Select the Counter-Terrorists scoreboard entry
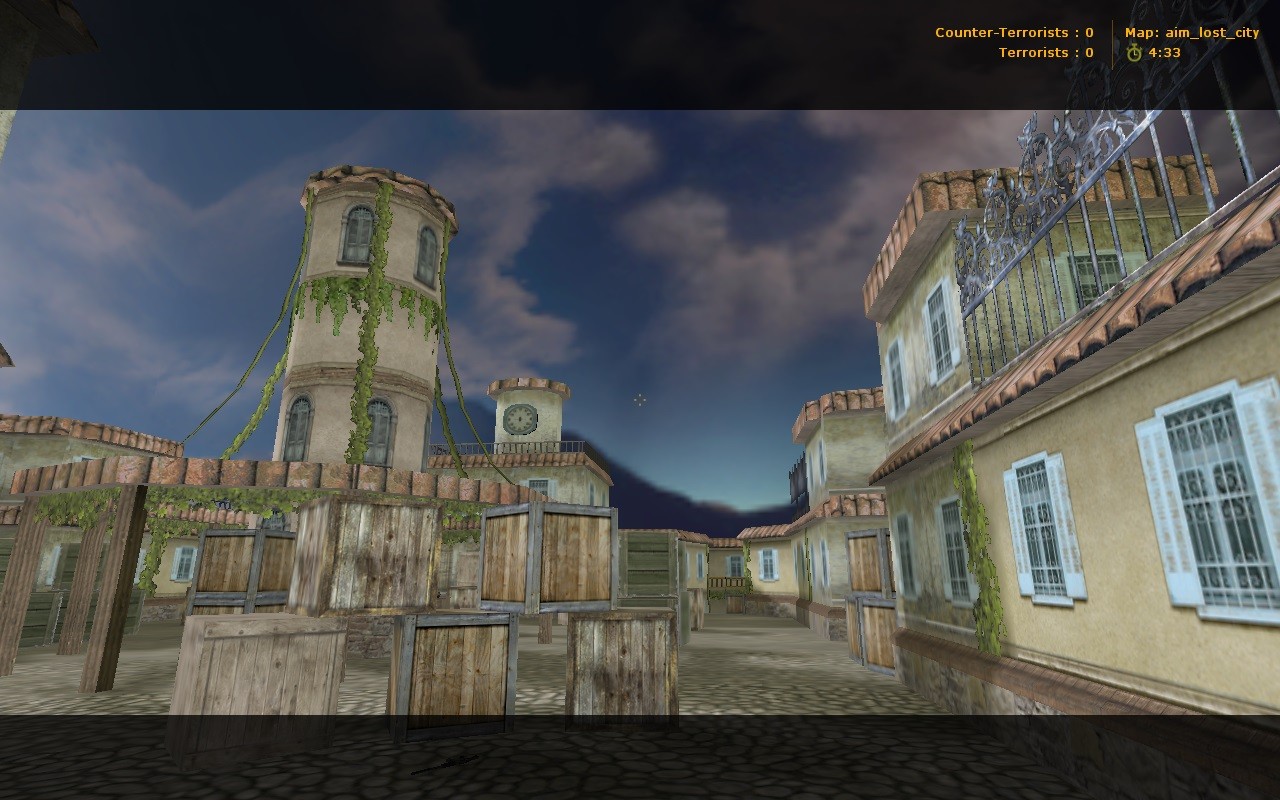 pos(1013,31)
